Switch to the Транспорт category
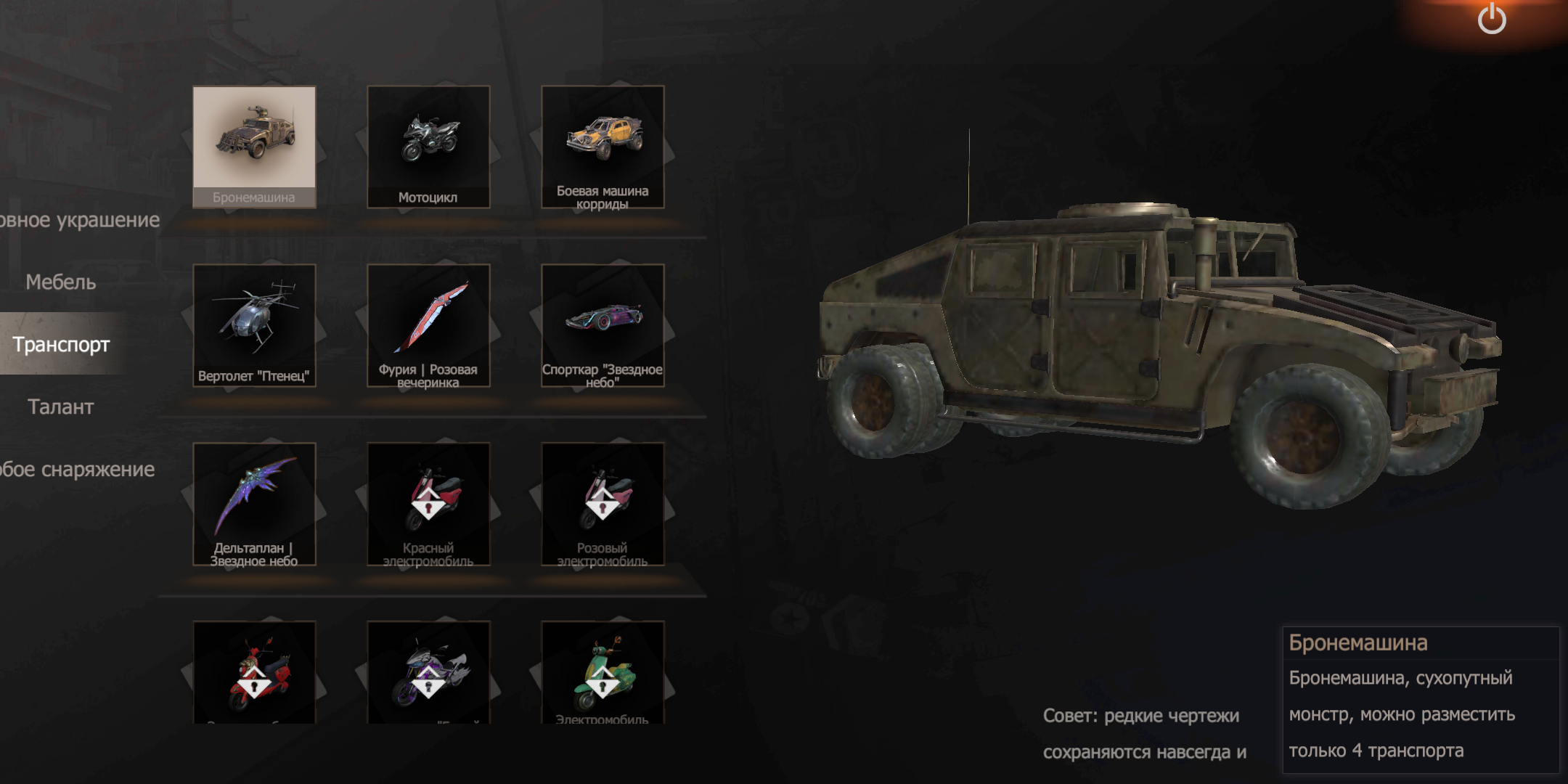Image resolution: width=1568 pixels, height=784 pixels. tap(61, 344)
